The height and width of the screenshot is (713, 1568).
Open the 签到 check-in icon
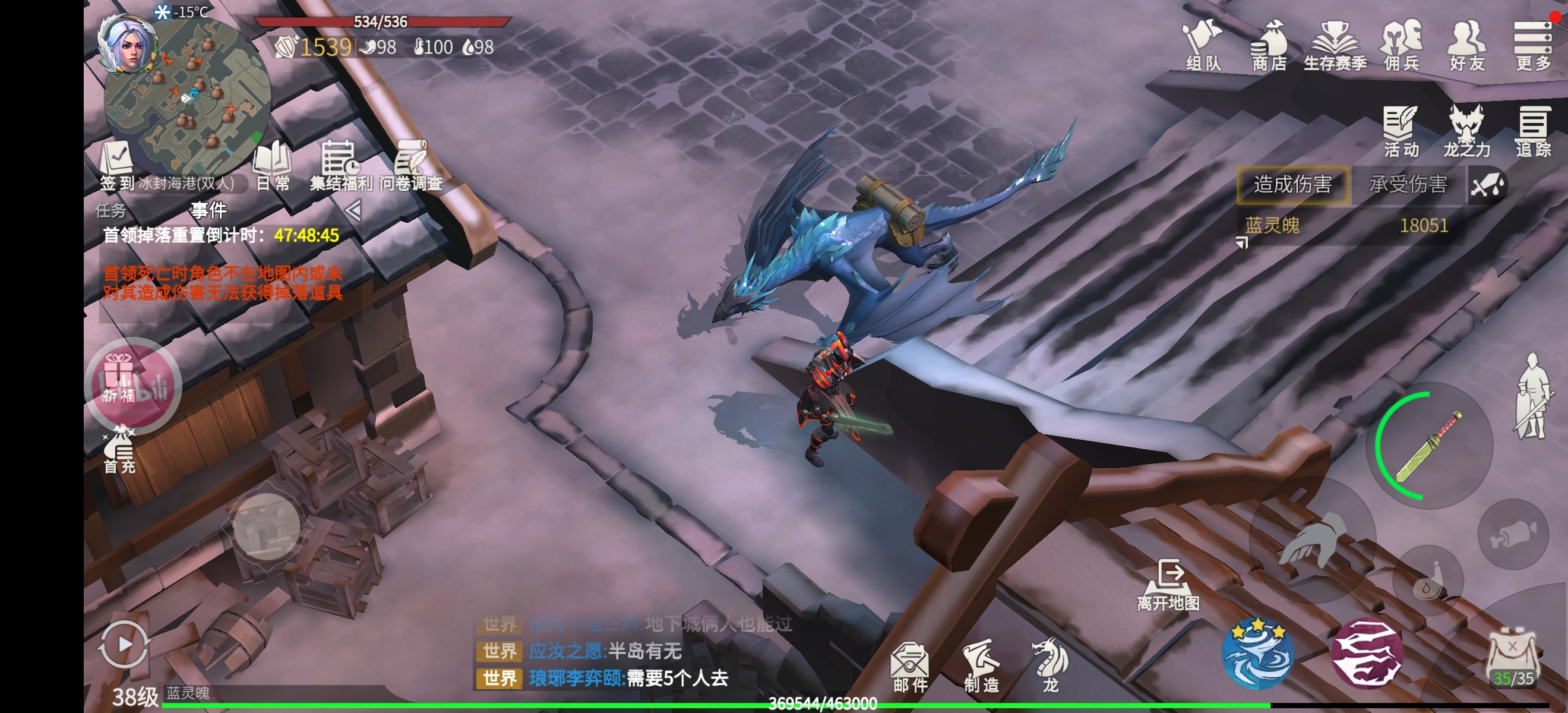point(117,166)
